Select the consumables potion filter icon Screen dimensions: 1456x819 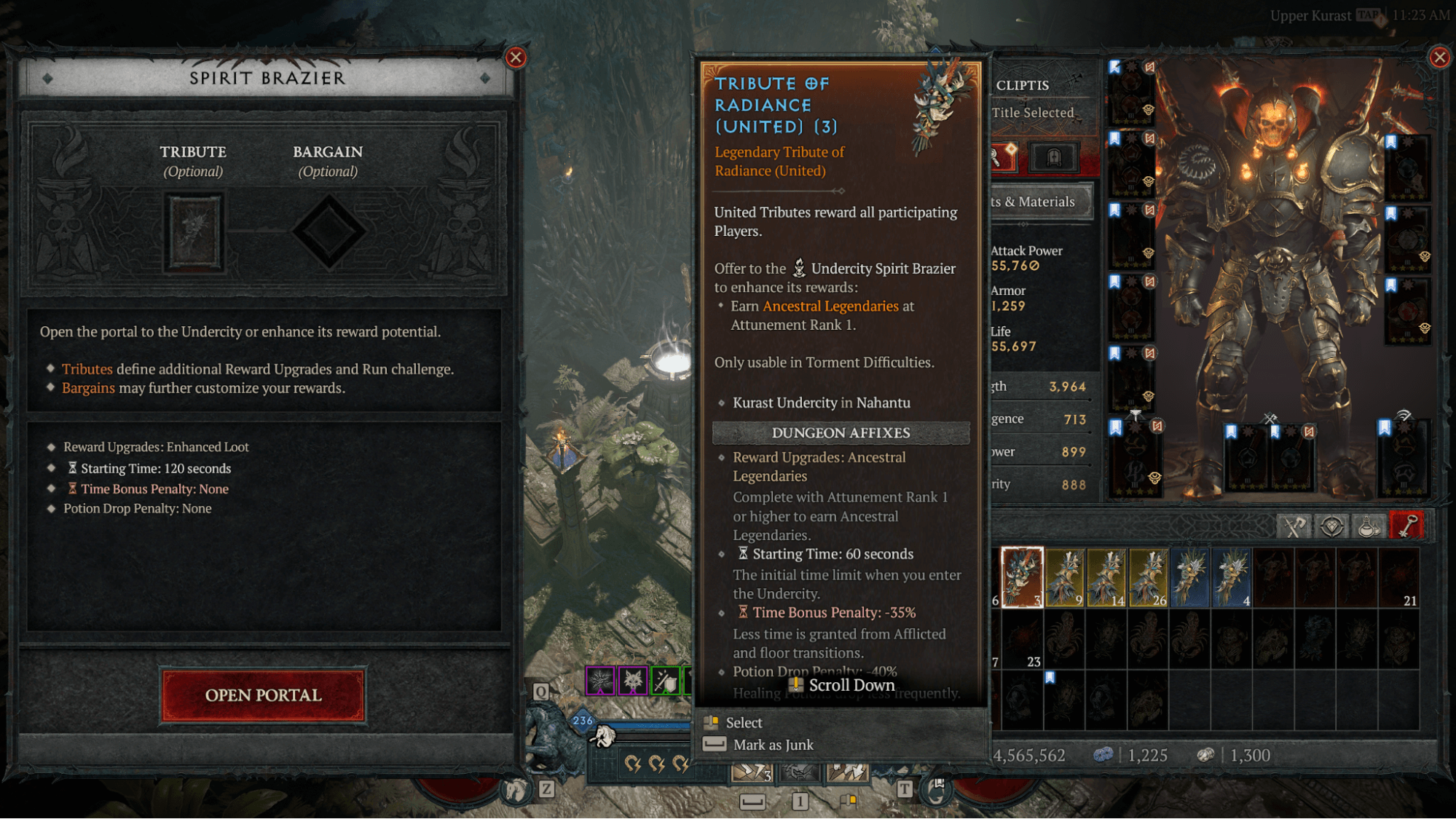click(1369, 526)
